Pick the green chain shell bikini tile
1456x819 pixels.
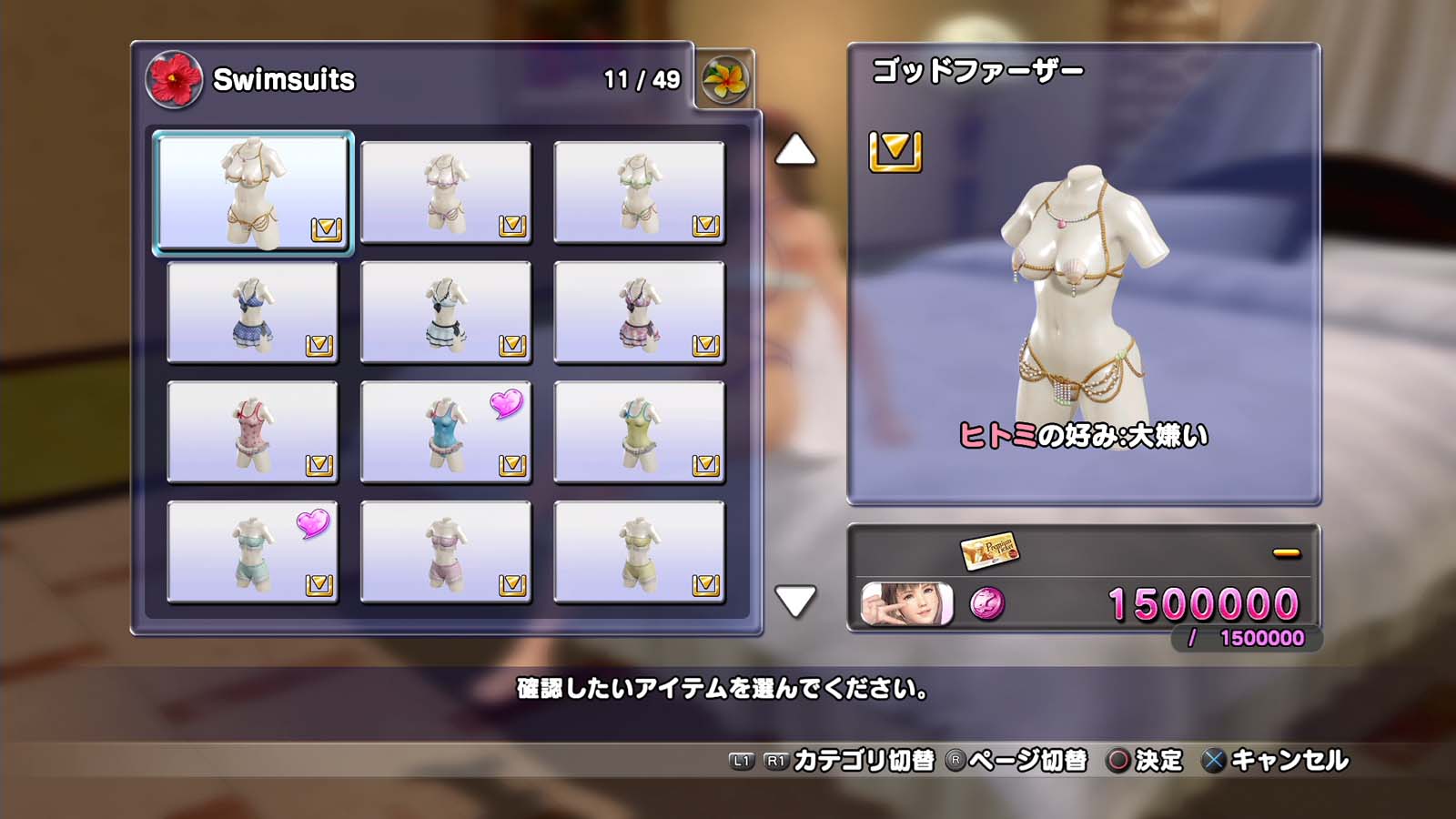click(x=639, y=193)
